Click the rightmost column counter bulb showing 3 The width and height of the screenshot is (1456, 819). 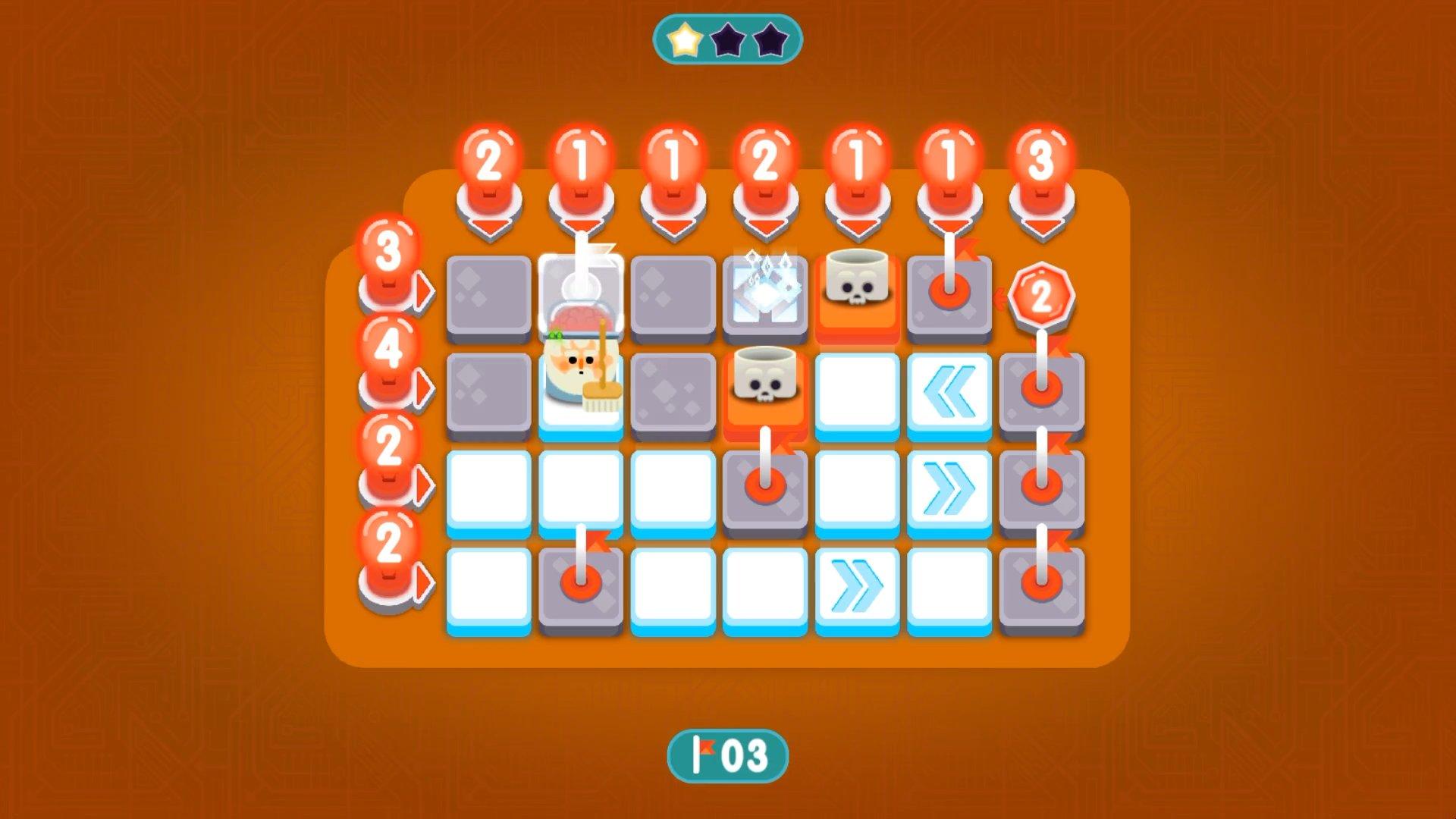[1043, 155]
